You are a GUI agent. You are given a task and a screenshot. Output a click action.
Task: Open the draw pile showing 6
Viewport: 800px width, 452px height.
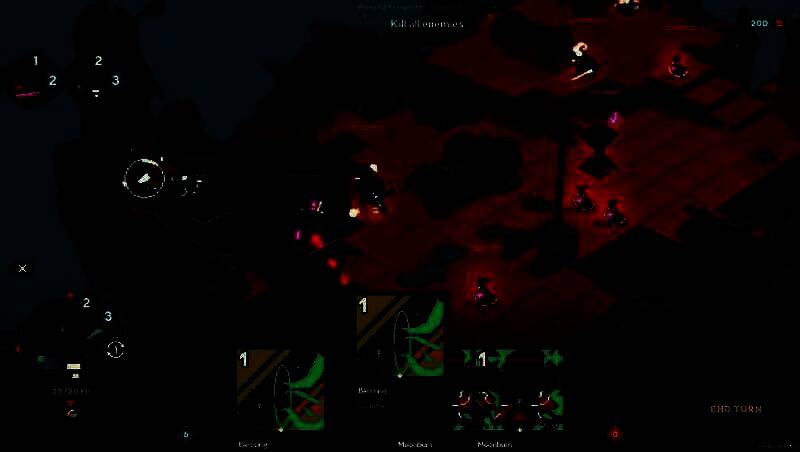tap(186, 434)
